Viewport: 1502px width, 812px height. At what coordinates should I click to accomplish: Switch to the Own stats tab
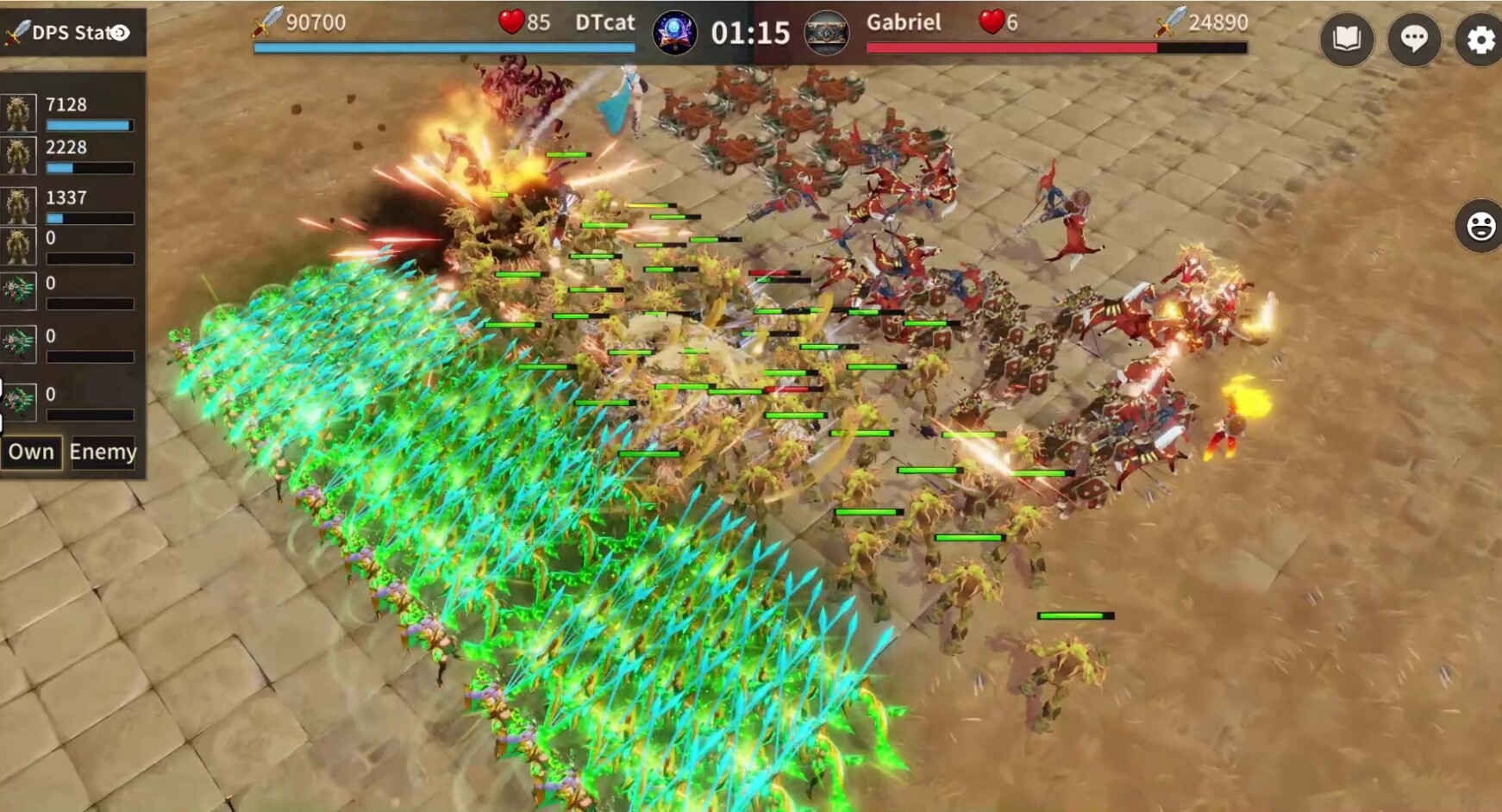click(31, 452)
